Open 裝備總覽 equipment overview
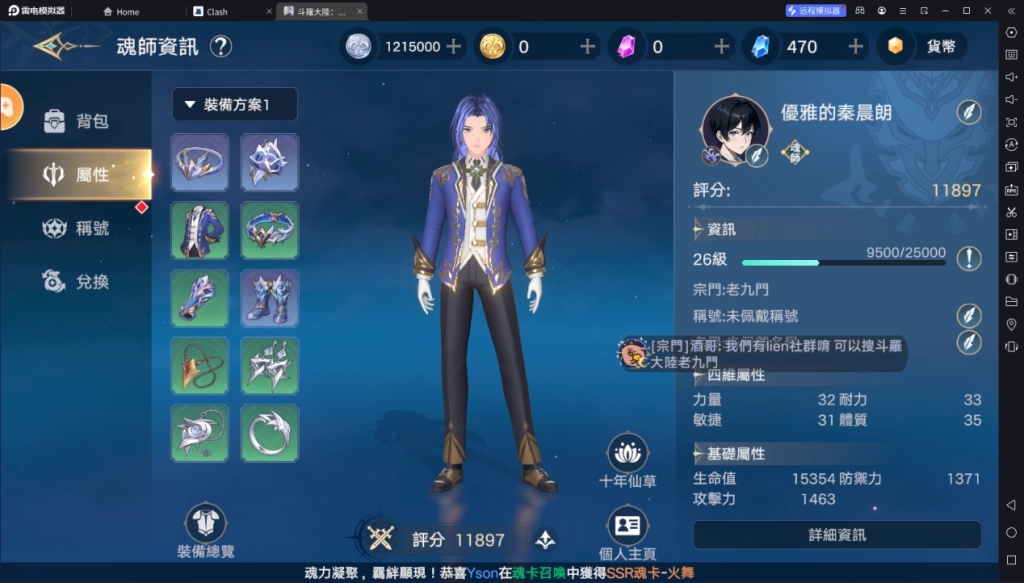The image size is (1024, 583). tap(206, 530)
